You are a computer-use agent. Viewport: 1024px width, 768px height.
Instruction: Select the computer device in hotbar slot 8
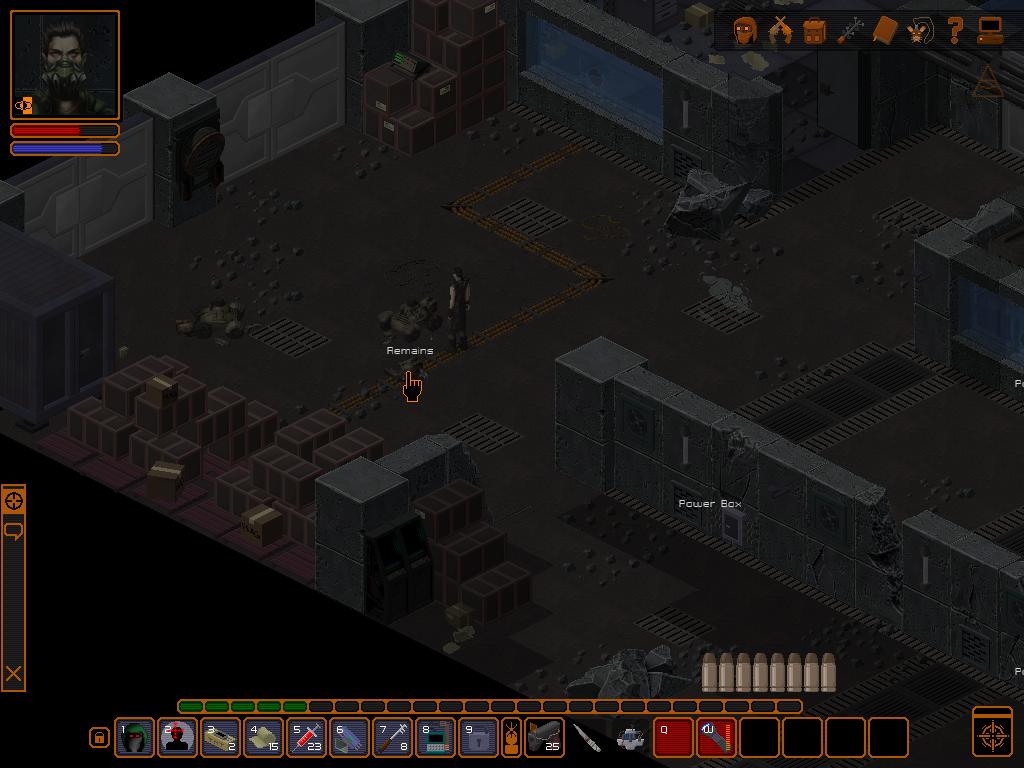pyautogui.click(x=436, y=738)
